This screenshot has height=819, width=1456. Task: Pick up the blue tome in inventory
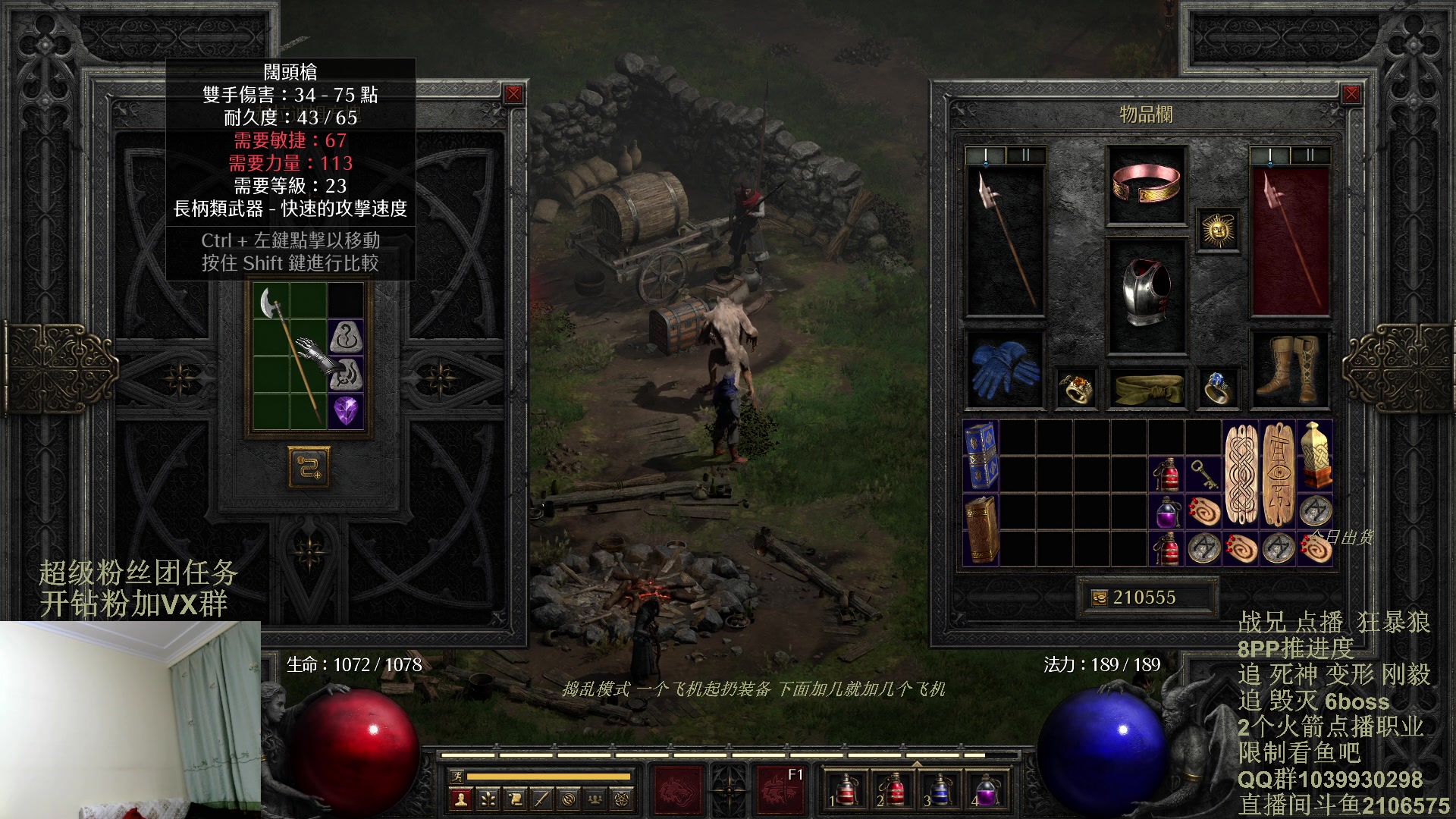point(981,456)
